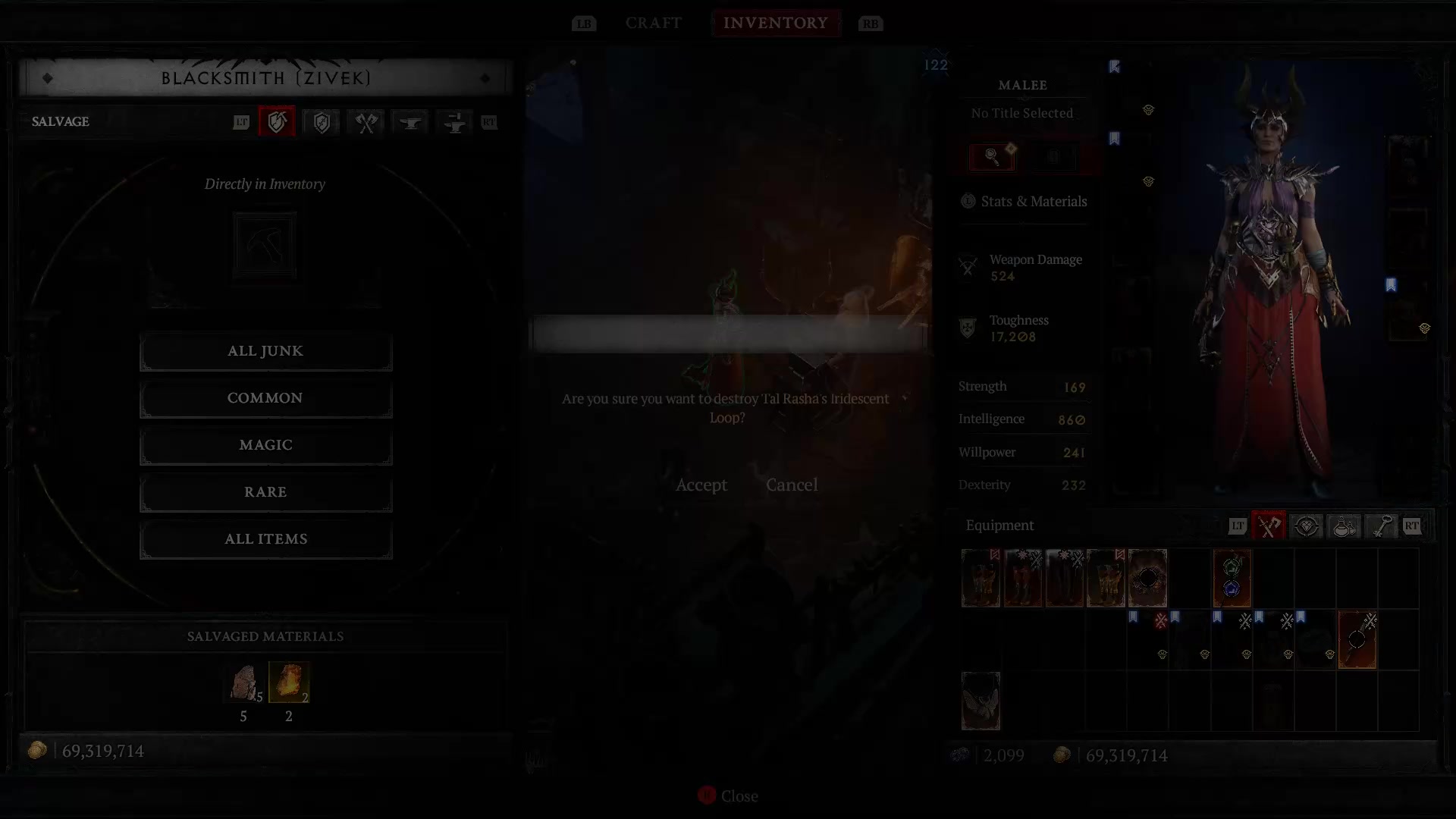This screenshot has width=1456, height=819.
Task: Select the crossed-axes Upgrade tab
Action: [365, 122]
